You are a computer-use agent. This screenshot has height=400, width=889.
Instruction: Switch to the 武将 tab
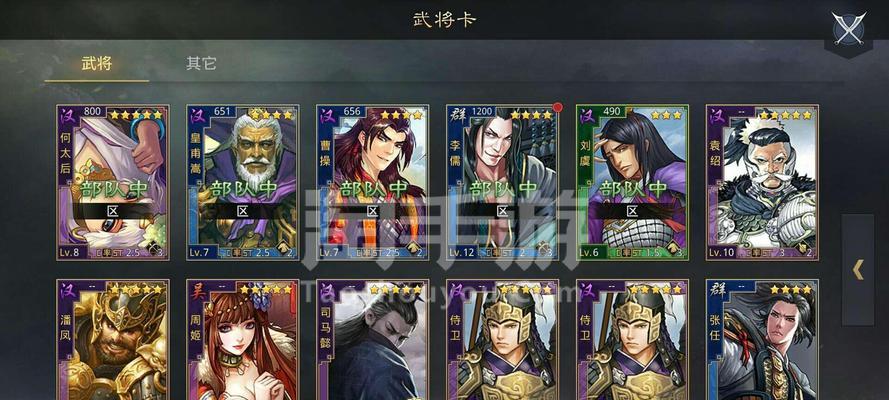(x=97, y=64)
